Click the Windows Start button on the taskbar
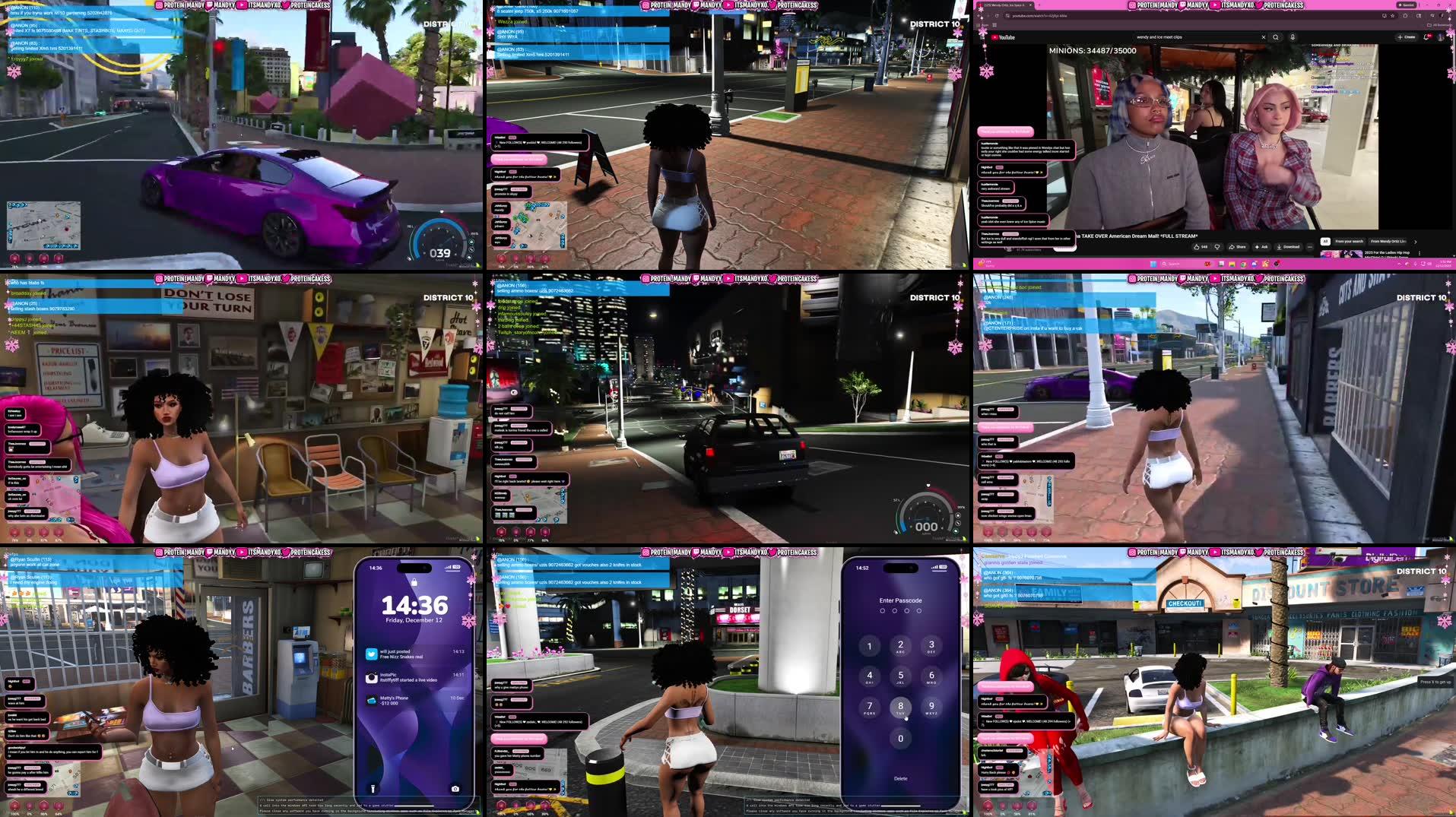This screenshot has height=817, width=1456. [1154, 264]
